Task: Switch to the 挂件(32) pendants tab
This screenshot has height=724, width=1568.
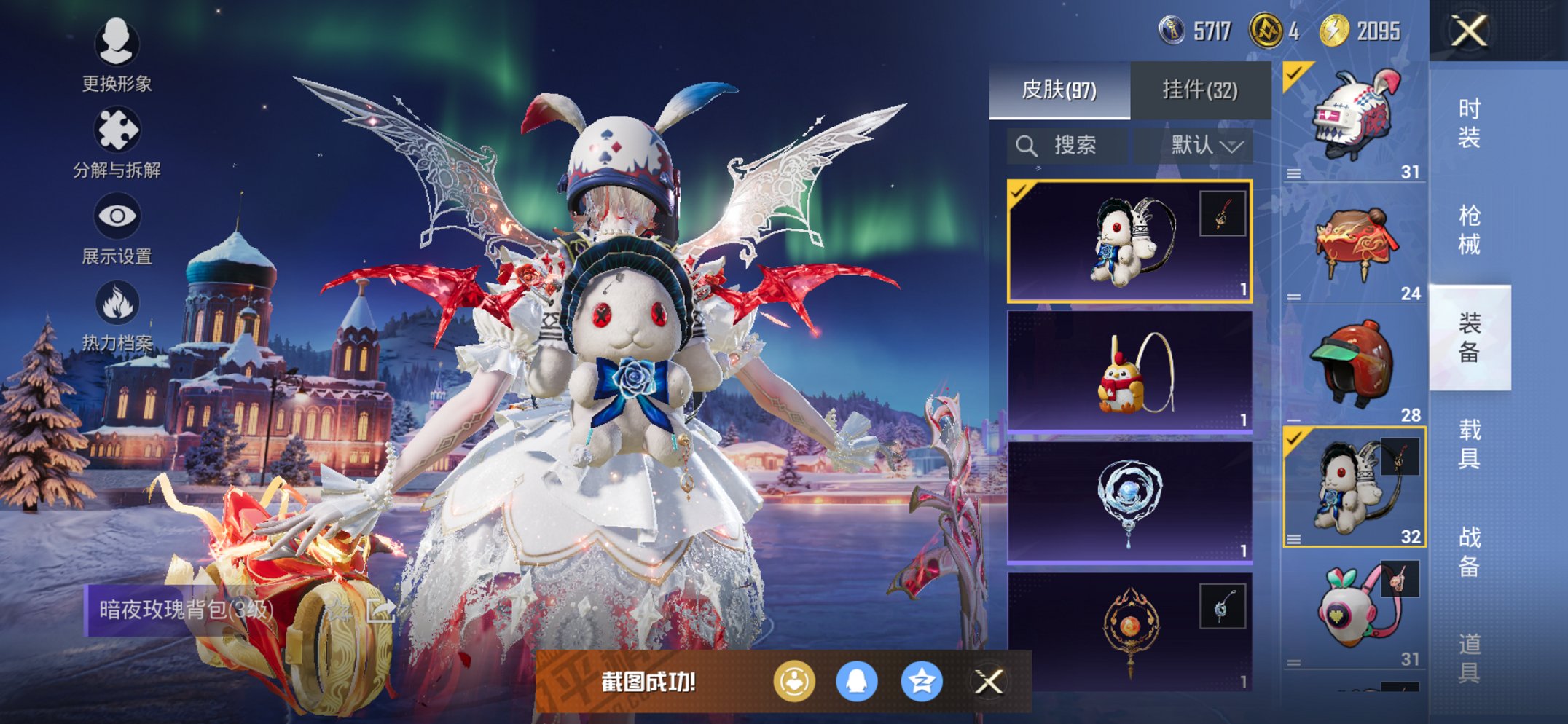Action: pyautogui.click(x=1199, y=90)
